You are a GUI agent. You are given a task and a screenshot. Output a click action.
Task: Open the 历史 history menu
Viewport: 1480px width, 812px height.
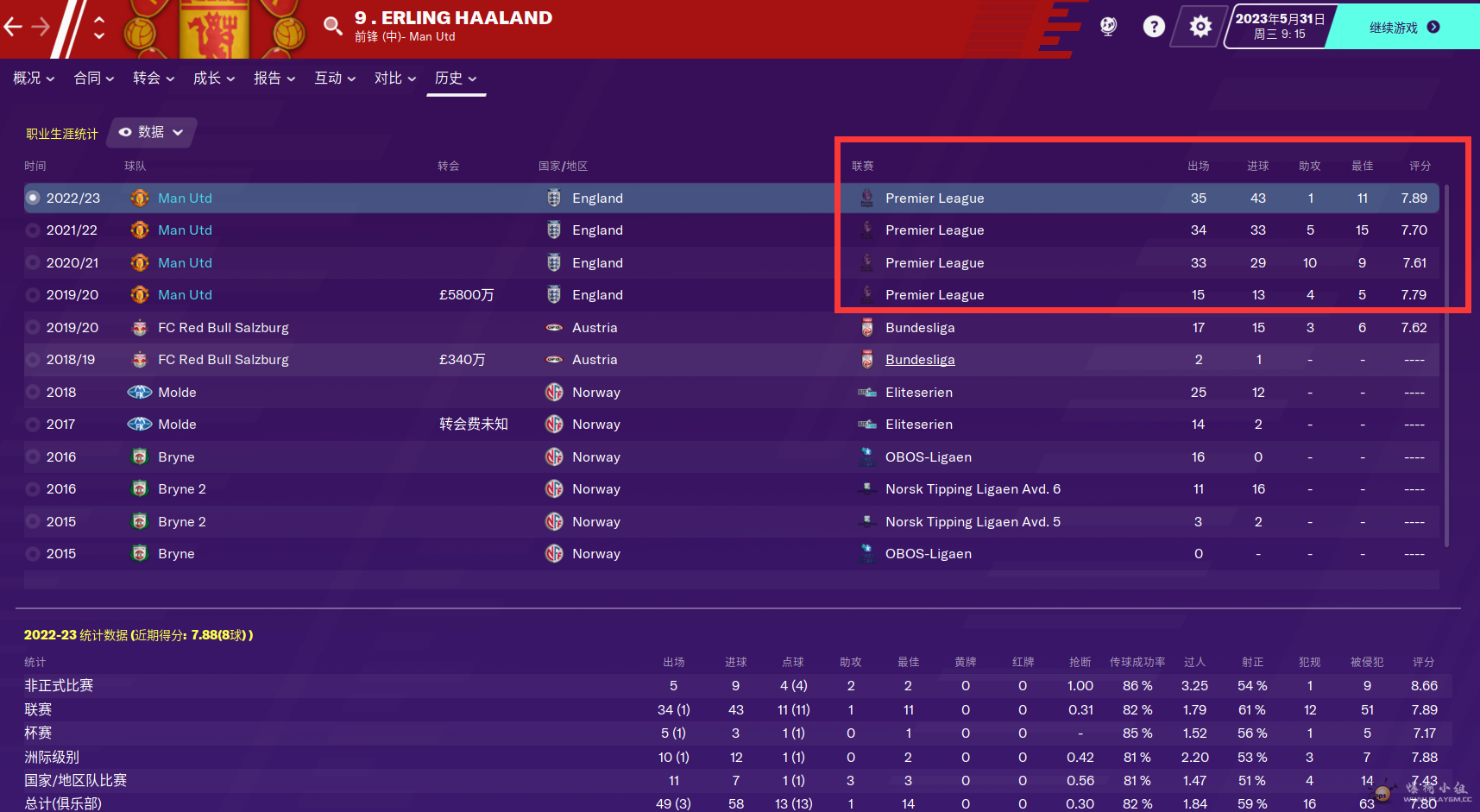pos(456,79)
